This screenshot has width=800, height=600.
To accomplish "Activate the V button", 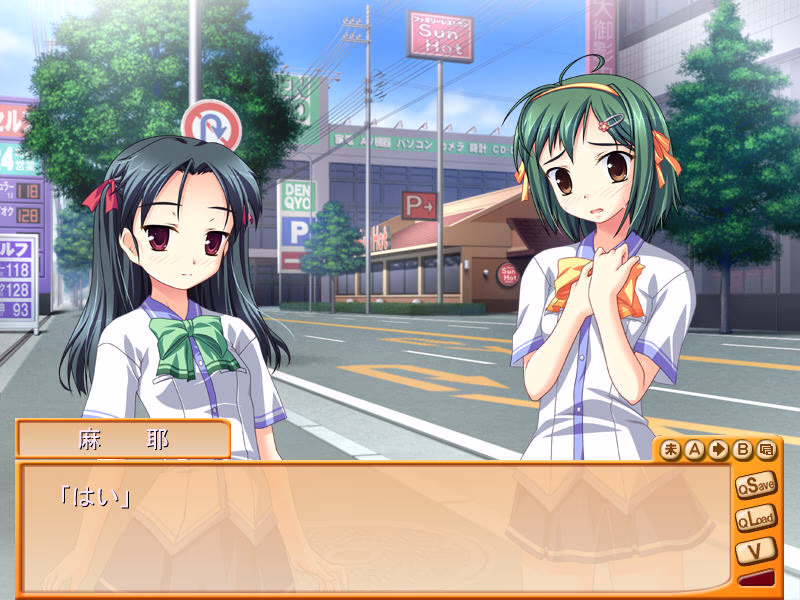I will (755, 550).
